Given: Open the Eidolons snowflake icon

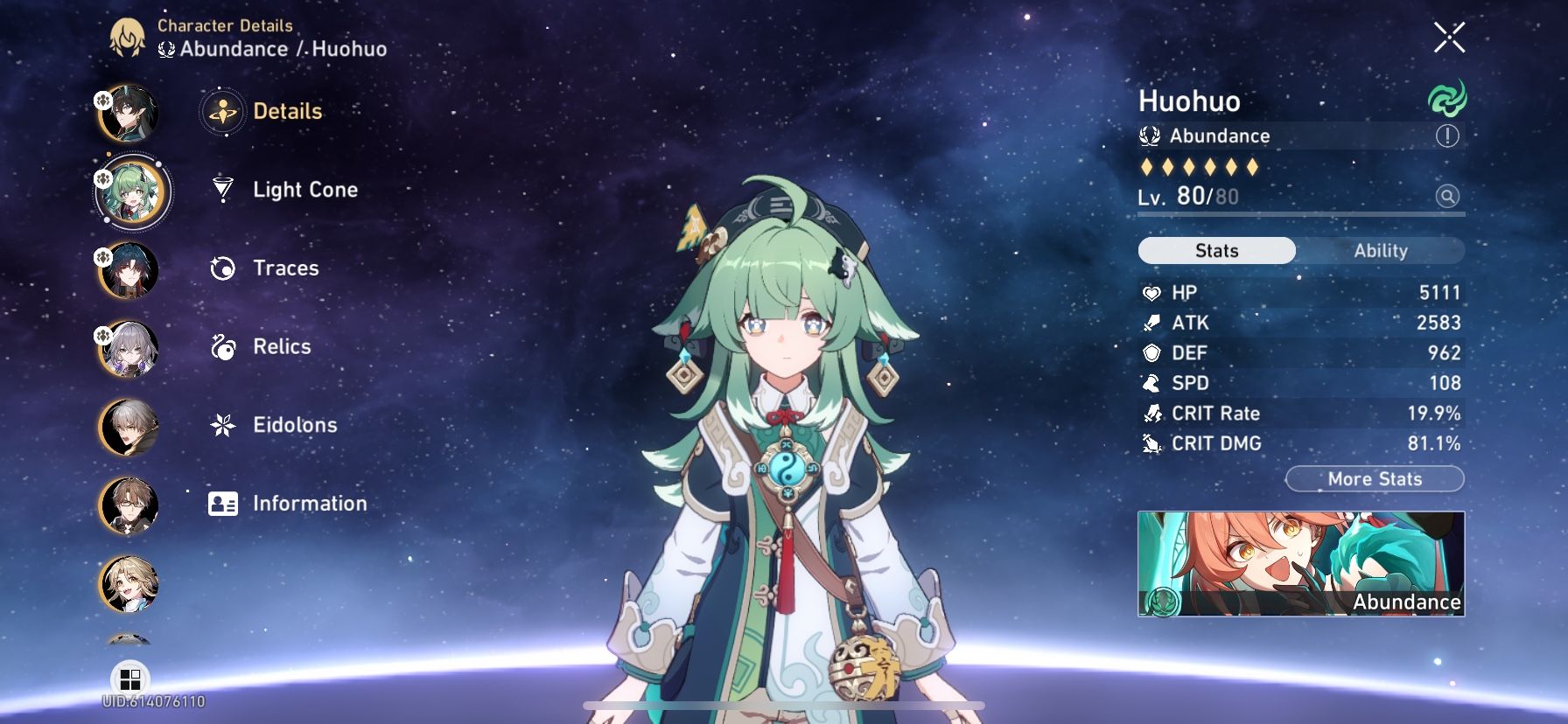Looking at the screenshot, I should 223,425.
